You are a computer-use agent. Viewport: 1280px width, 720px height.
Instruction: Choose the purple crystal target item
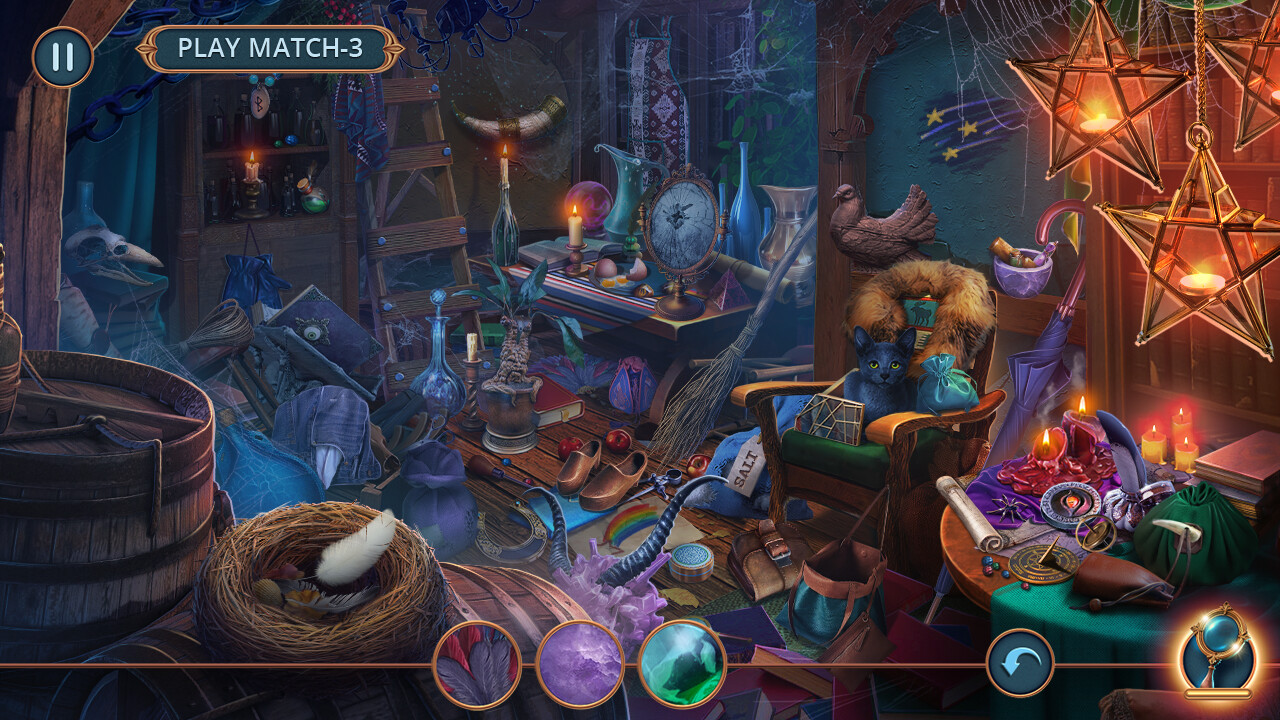pyautogui.click(x=580, y=664)
